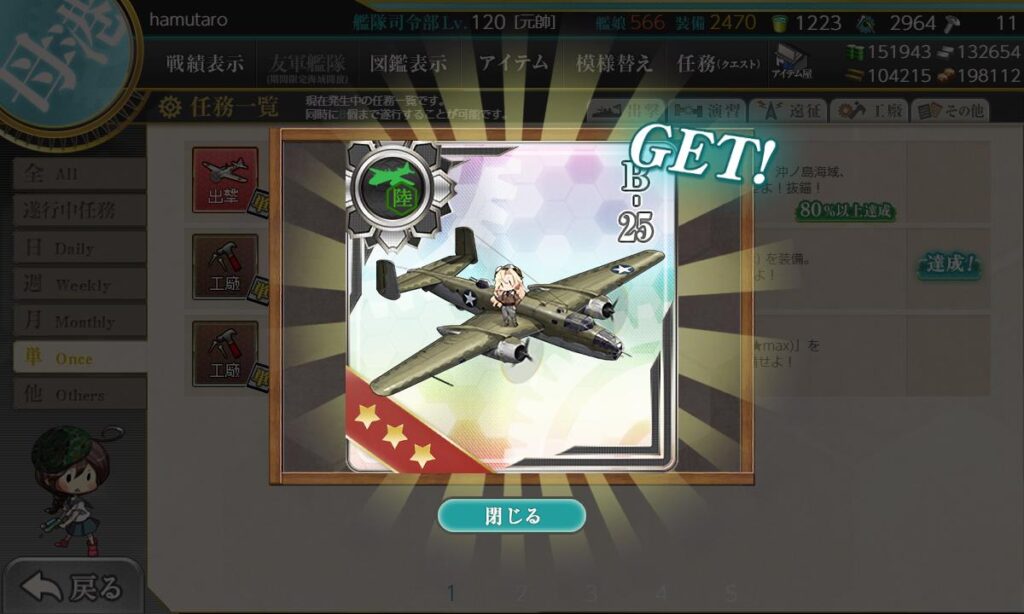The height and width of the screenshot is (614, 1024).
Task: Claim the completed quest marked 達成
Action: pyautogui.click(x=949, y=265)
